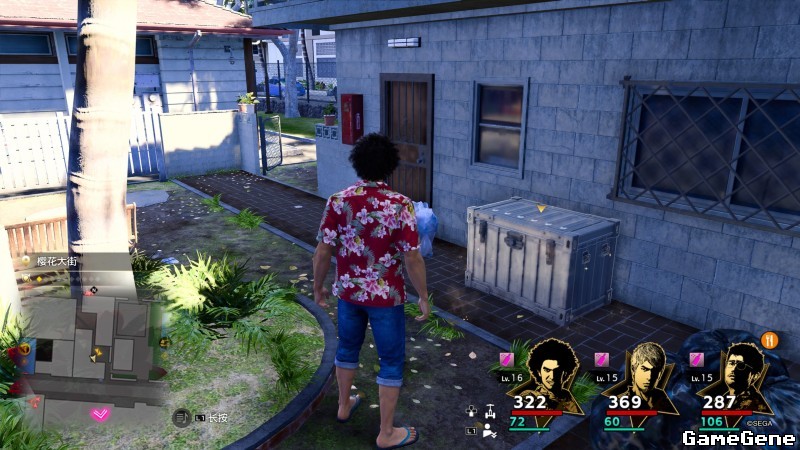Click the Segway ride icon
Image resolution: width=800 pixels, height=450 pixels.
[489, 411]
